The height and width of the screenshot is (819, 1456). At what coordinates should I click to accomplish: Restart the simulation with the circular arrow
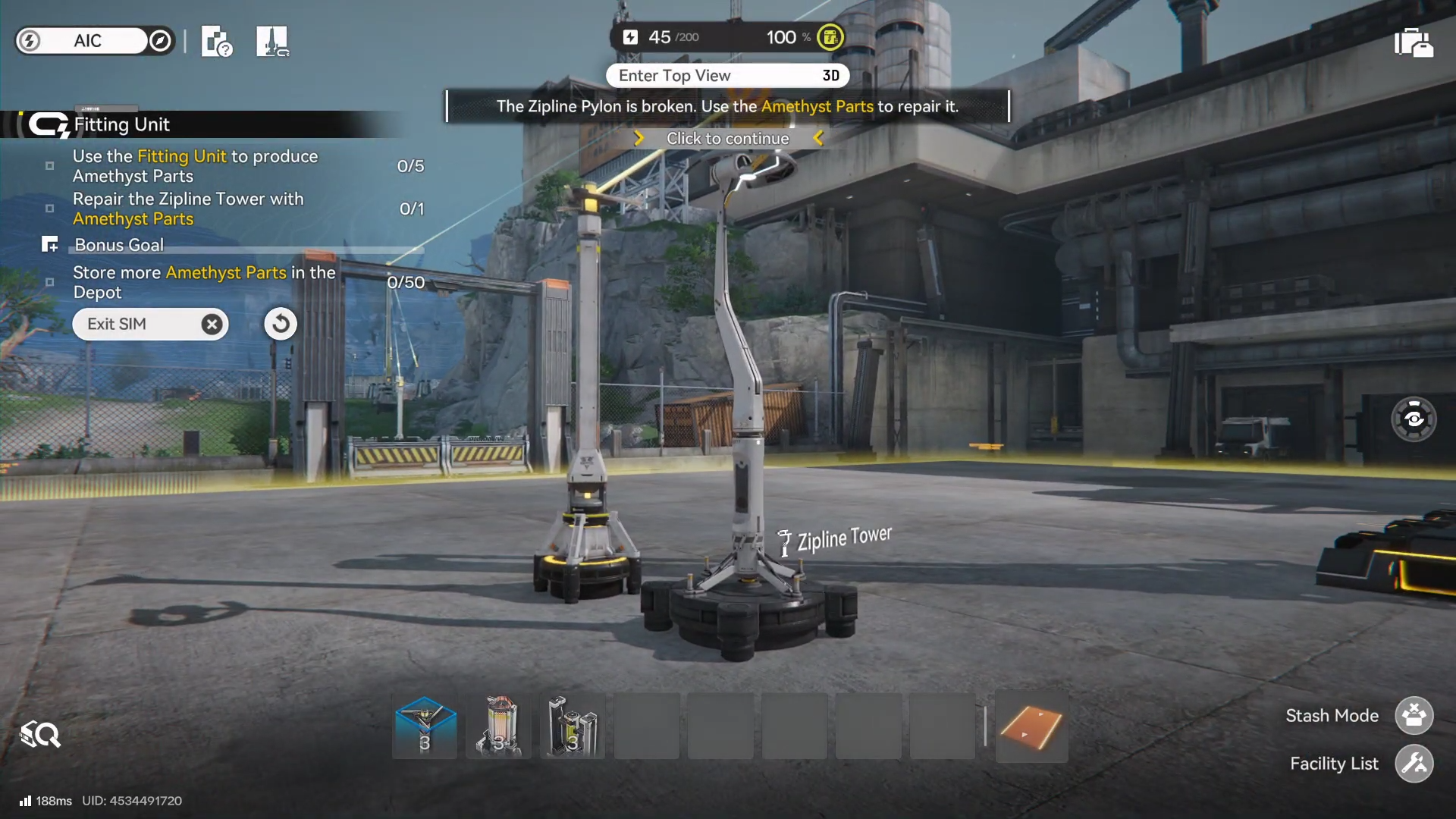coord(281,324)
